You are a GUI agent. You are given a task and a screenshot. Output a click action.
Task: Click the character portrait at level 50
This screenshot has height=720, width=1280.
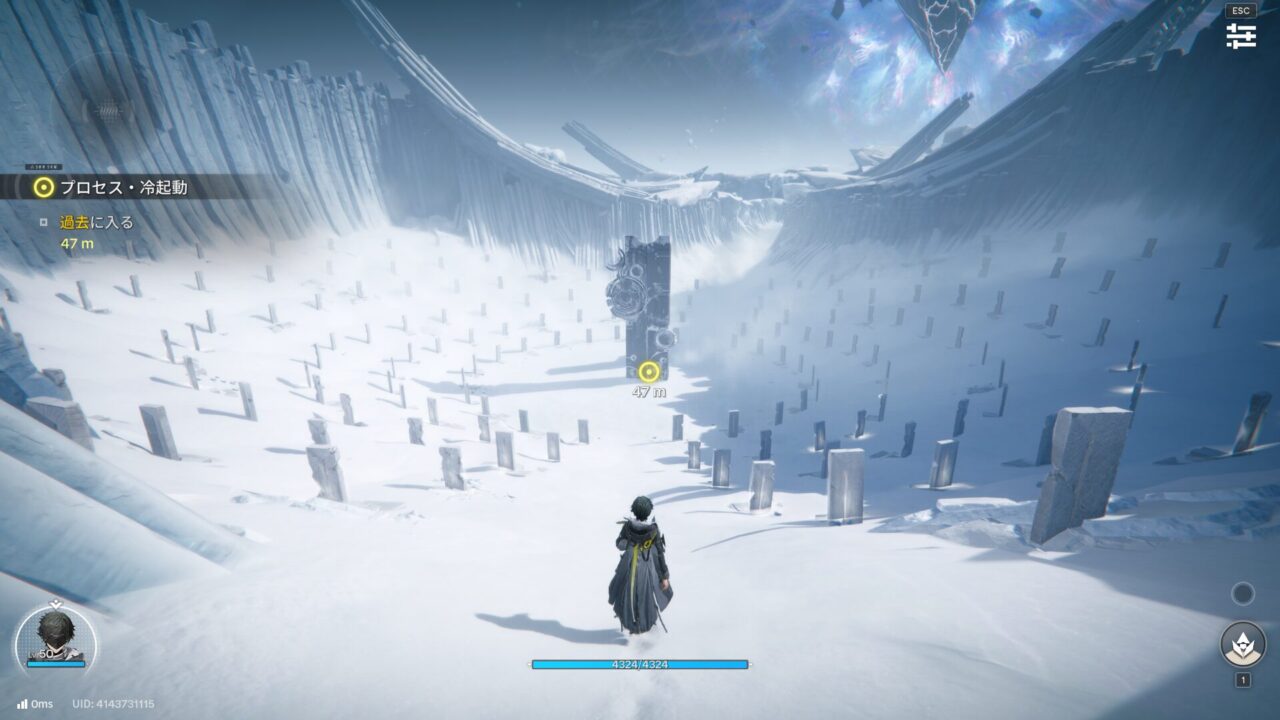tap(56, 636)
